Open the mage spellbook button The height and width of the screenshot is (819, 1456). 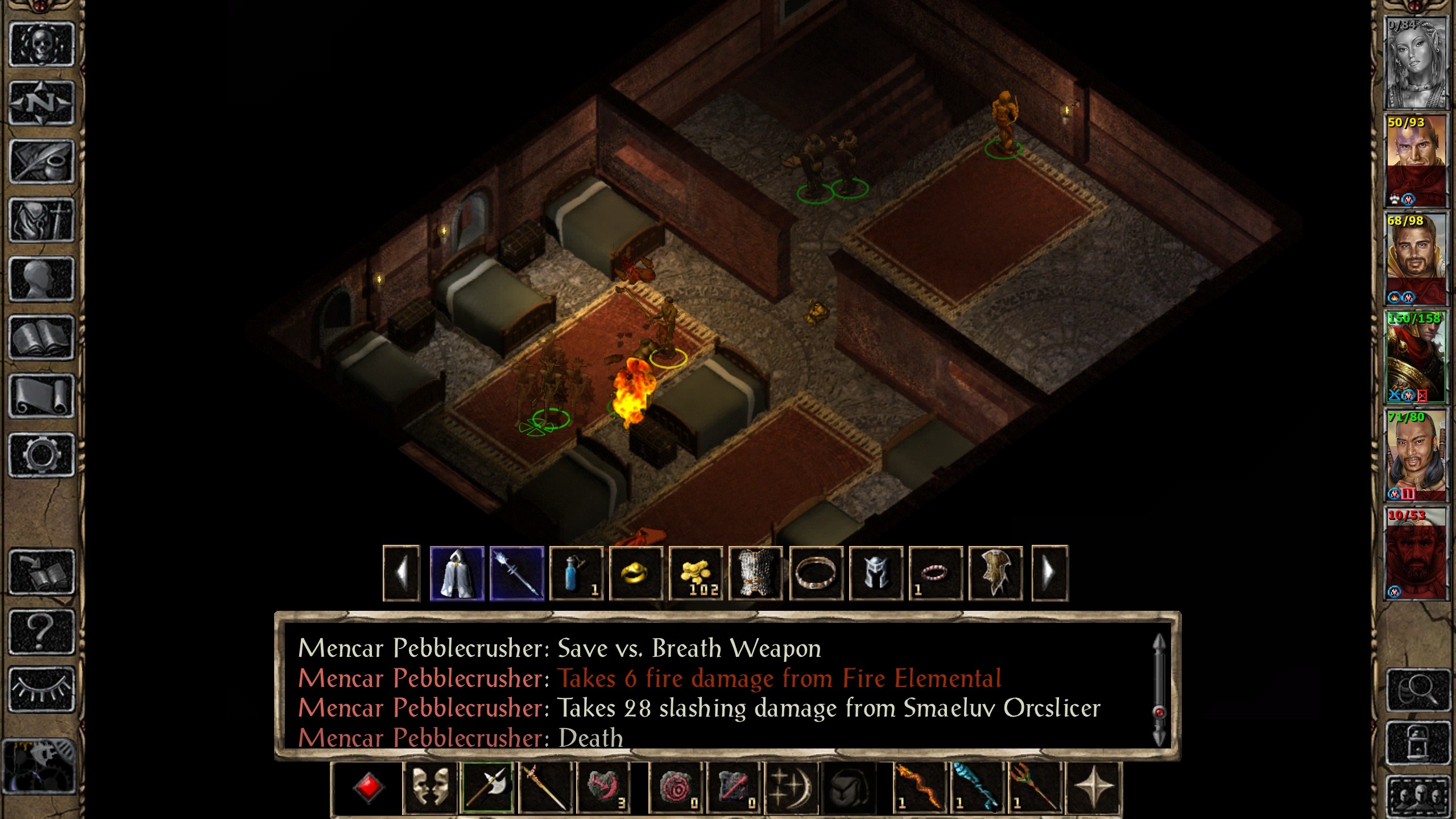(42, 338)
